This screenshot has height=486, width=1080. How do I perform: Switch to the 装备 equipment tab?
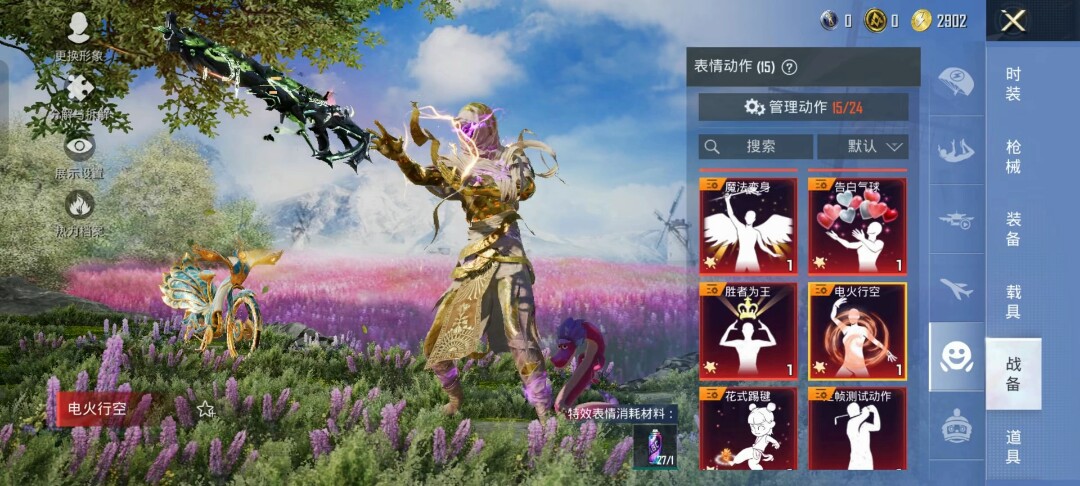[1013, 229]
